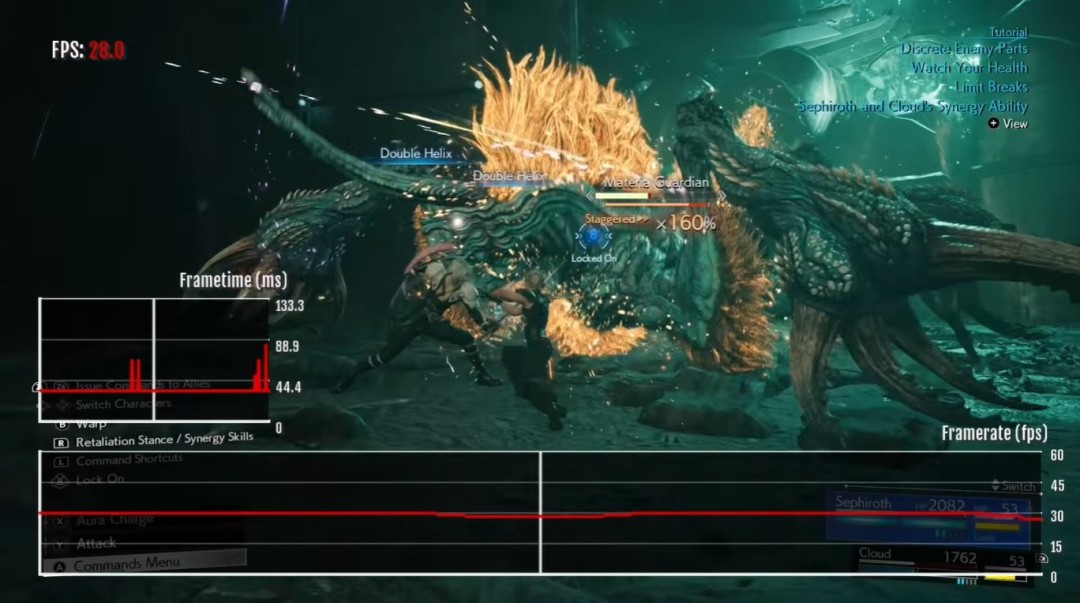The height and width of the screenshot is (603, 1080).
Task: Click the Lock On command
Action: click(x=99, y=479)
